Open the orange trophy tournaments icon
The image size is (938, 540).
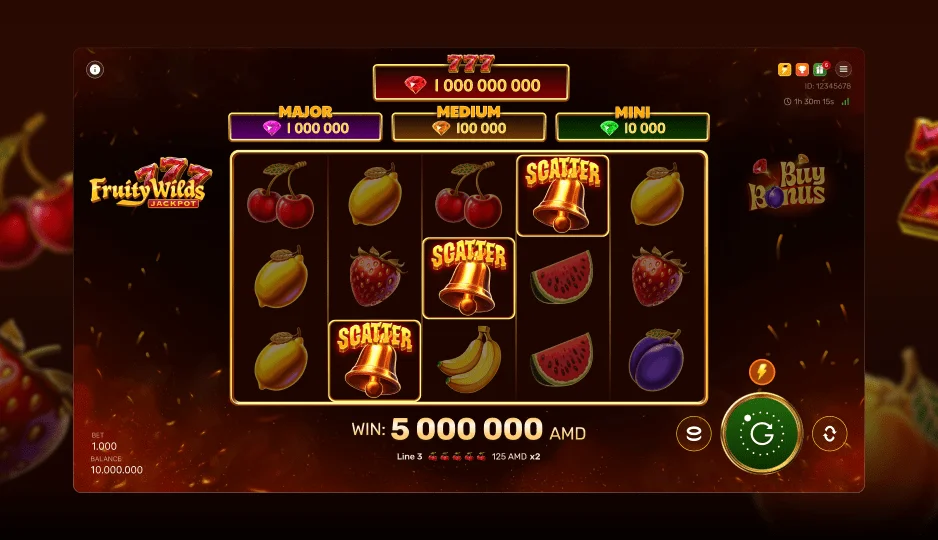(802, 70)
